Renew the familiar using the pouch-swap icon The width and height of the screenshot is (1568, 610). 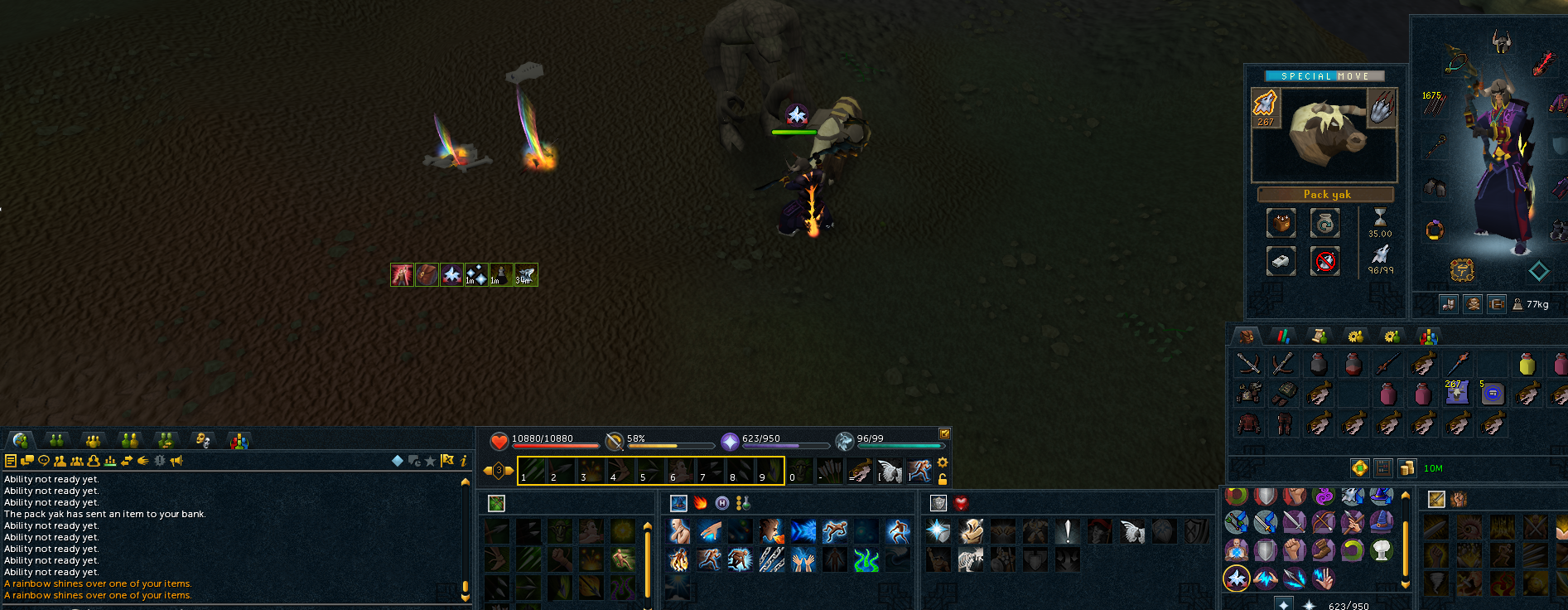pyautogui.click(x=1324, y=220)
